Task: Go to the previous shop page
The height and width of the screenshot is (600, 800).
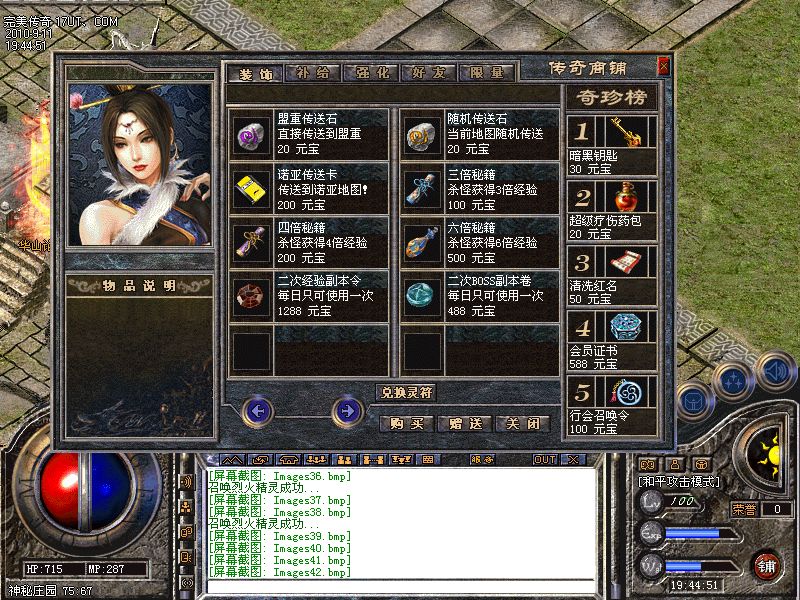Action: [258, 410]
